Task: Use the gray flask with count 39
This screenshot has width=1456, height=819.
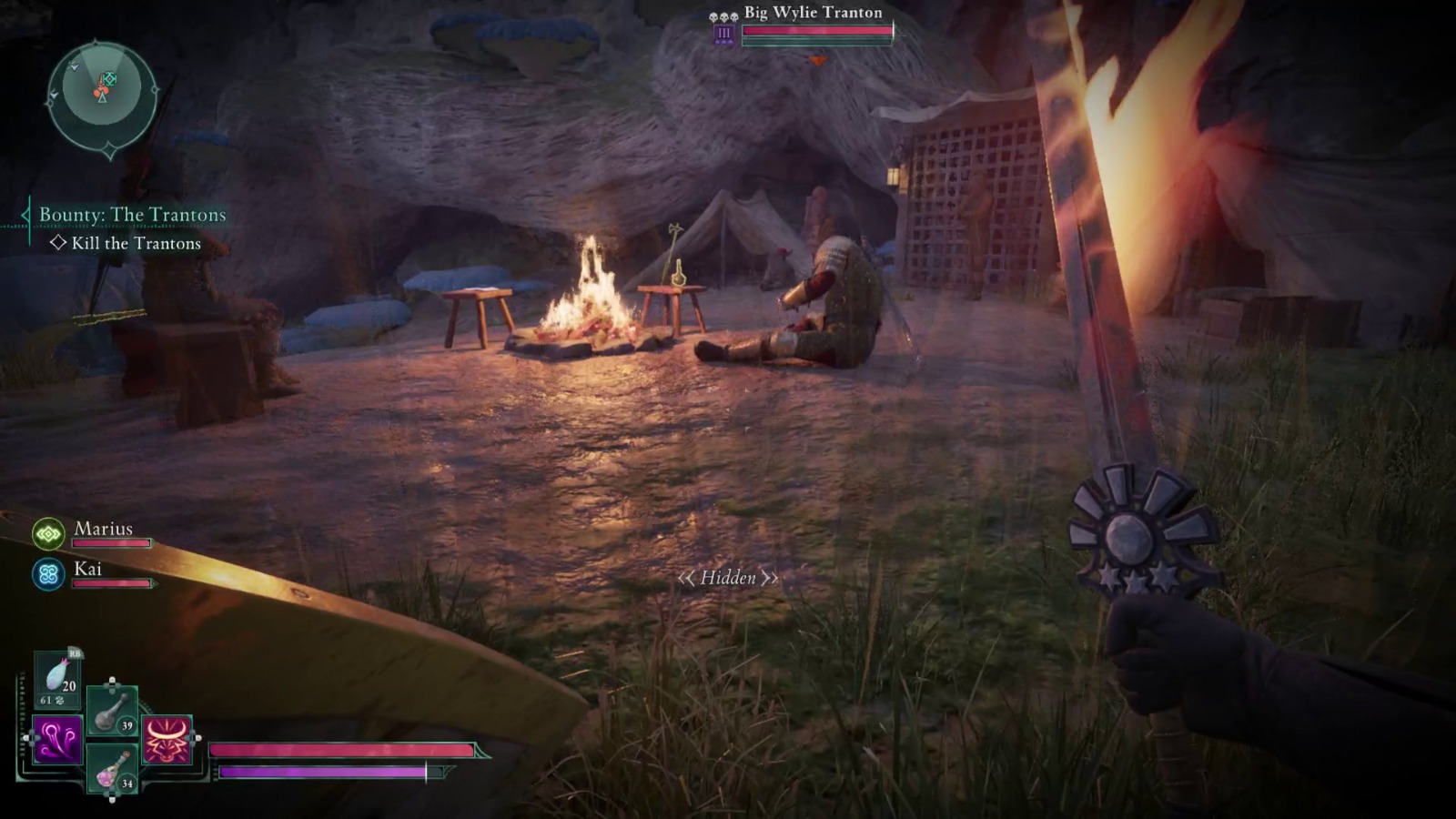Action: point(112,710)
